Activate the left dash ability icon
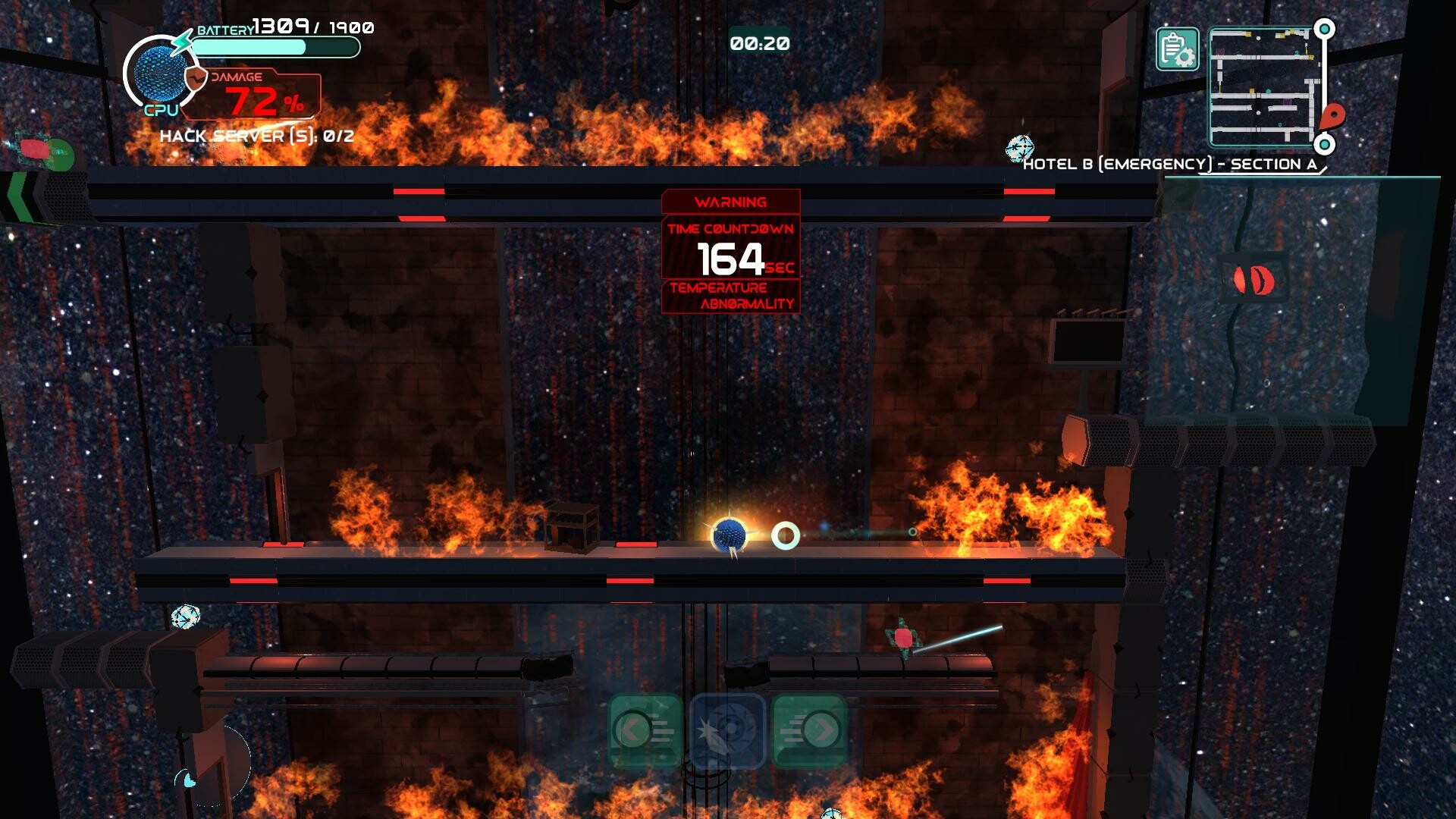This screenshot has width=1456, height=819. (x=645, y=731)
